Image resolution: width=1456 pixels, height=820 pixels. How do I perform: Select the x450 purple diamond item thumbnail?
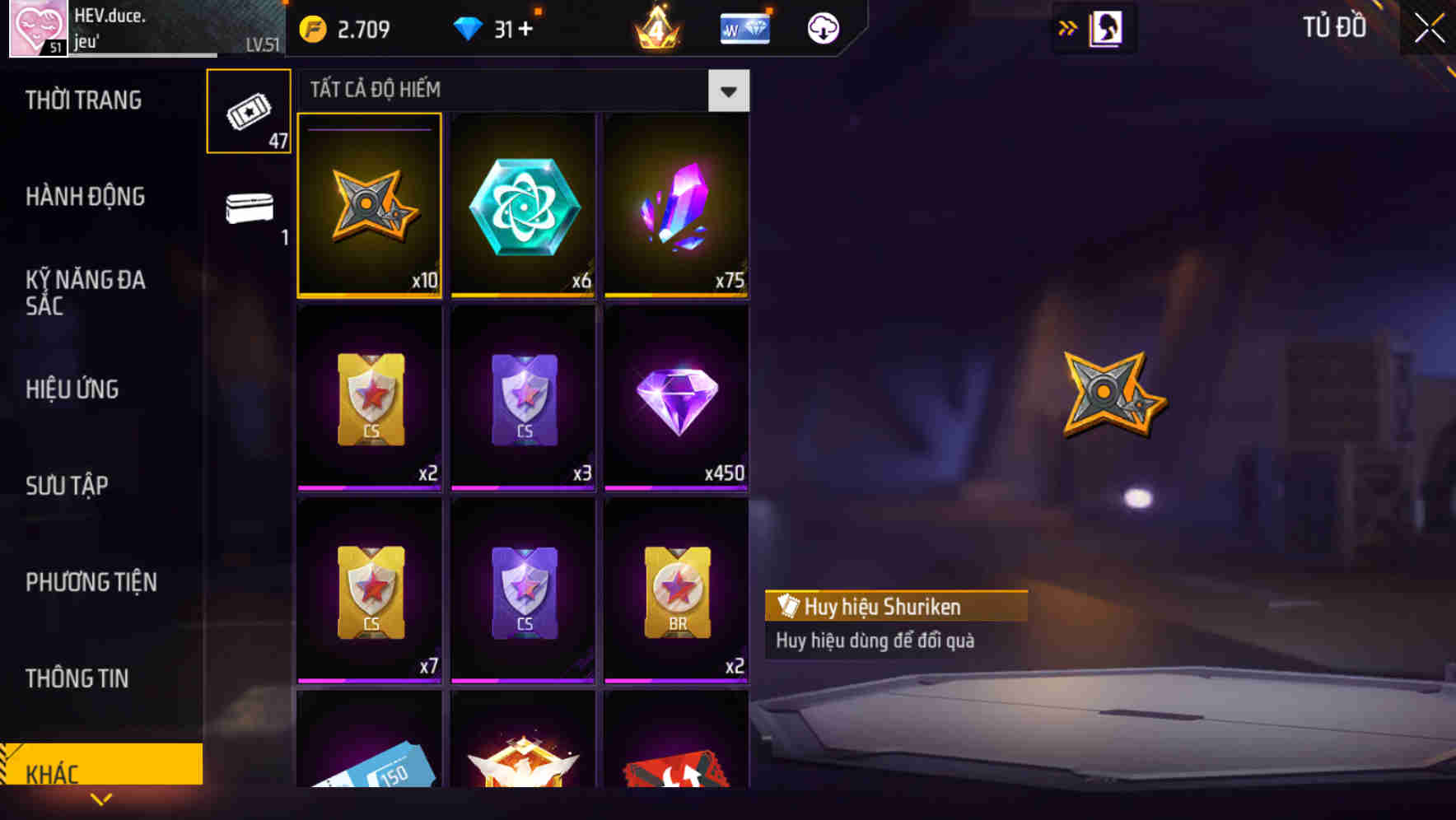tap(676, 399)
